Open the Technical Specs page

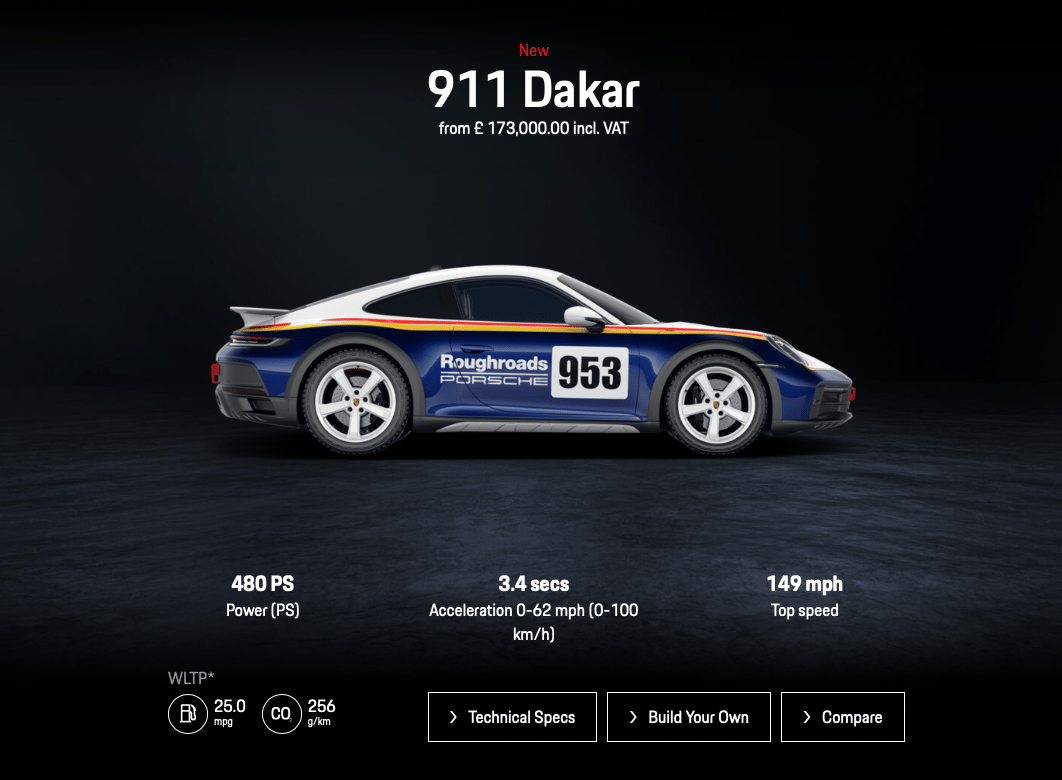click(x=512, y=717)
